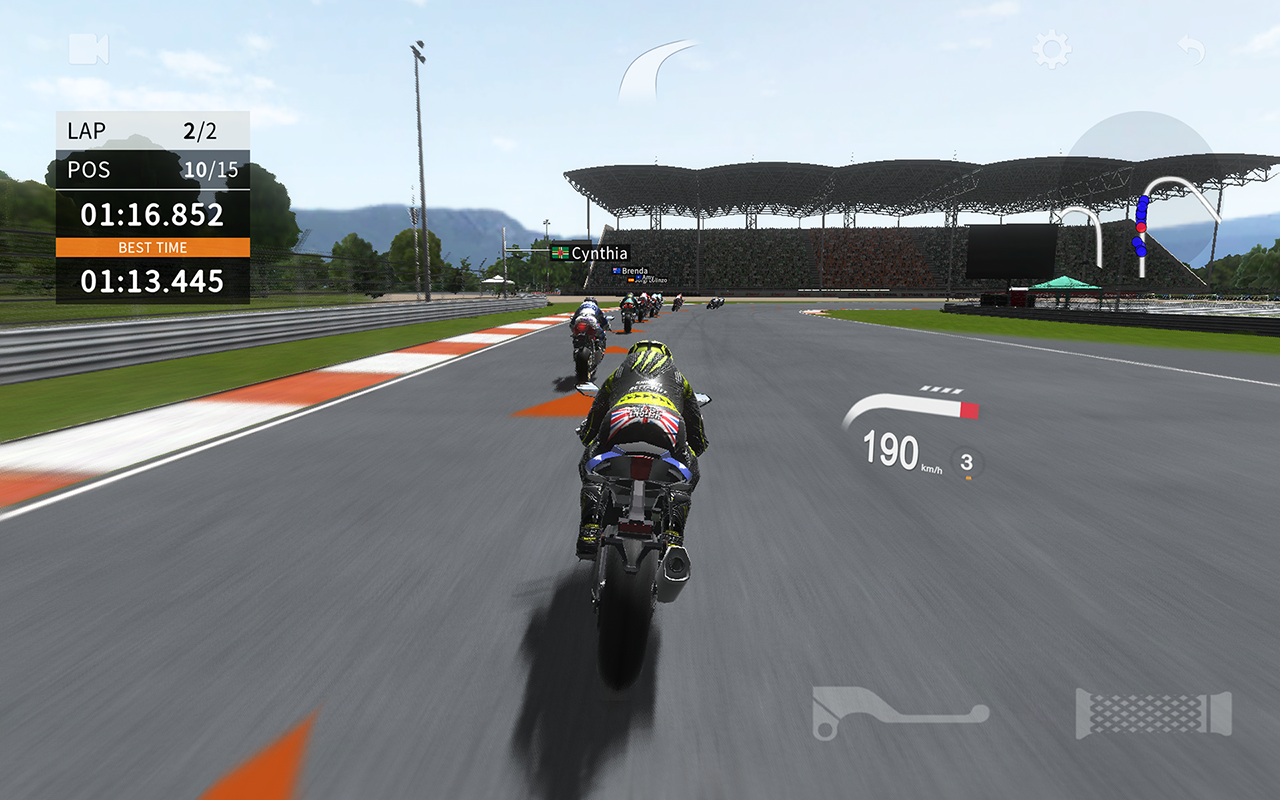The image size is (1280, 800).
Task: Click the curved RPM gauge bar
Action: pyautogui.click(x=910, y=405)
